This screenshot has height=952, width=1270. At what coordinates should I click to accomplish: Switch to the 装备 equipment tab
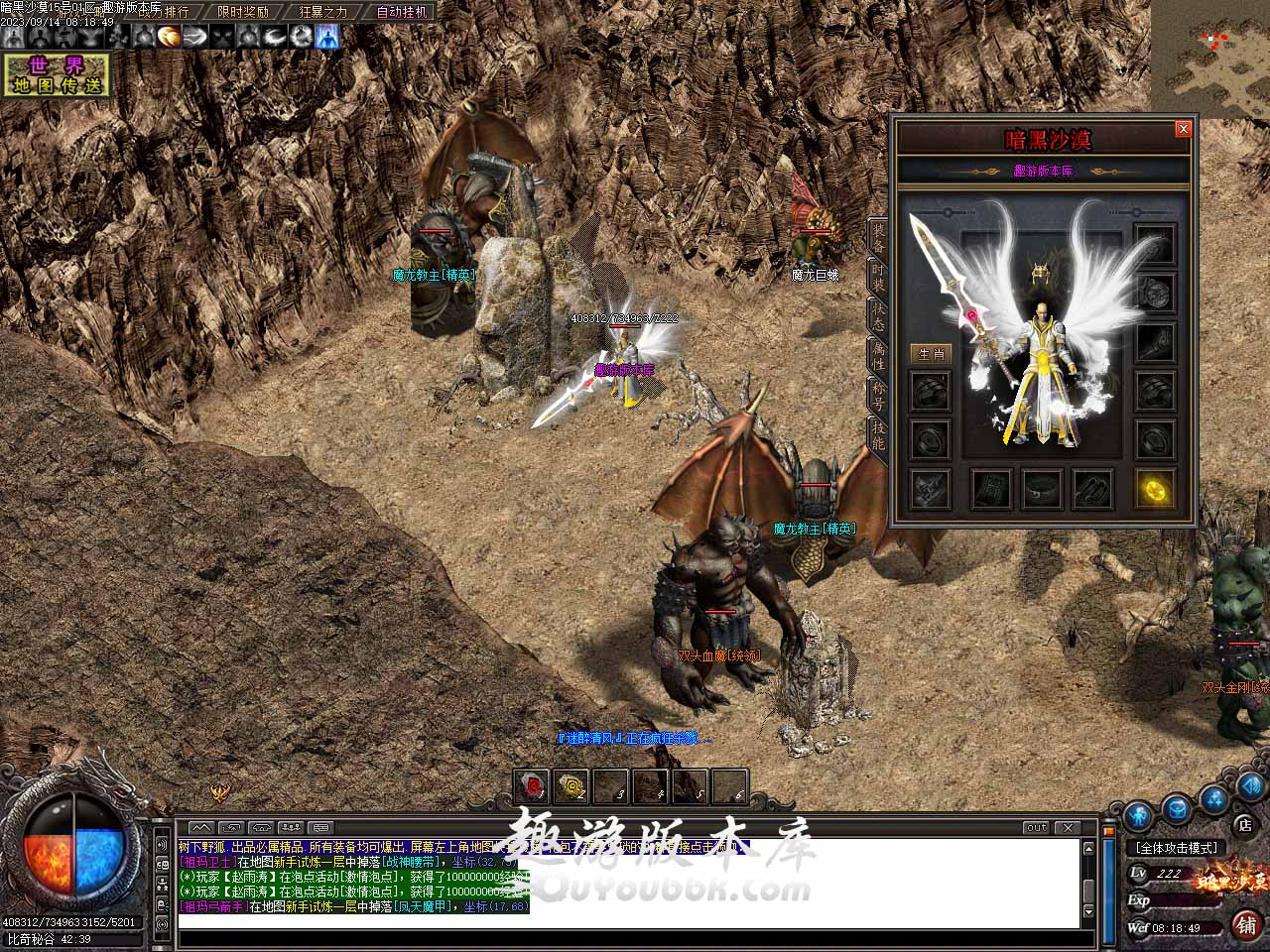[x=878, y=238]
